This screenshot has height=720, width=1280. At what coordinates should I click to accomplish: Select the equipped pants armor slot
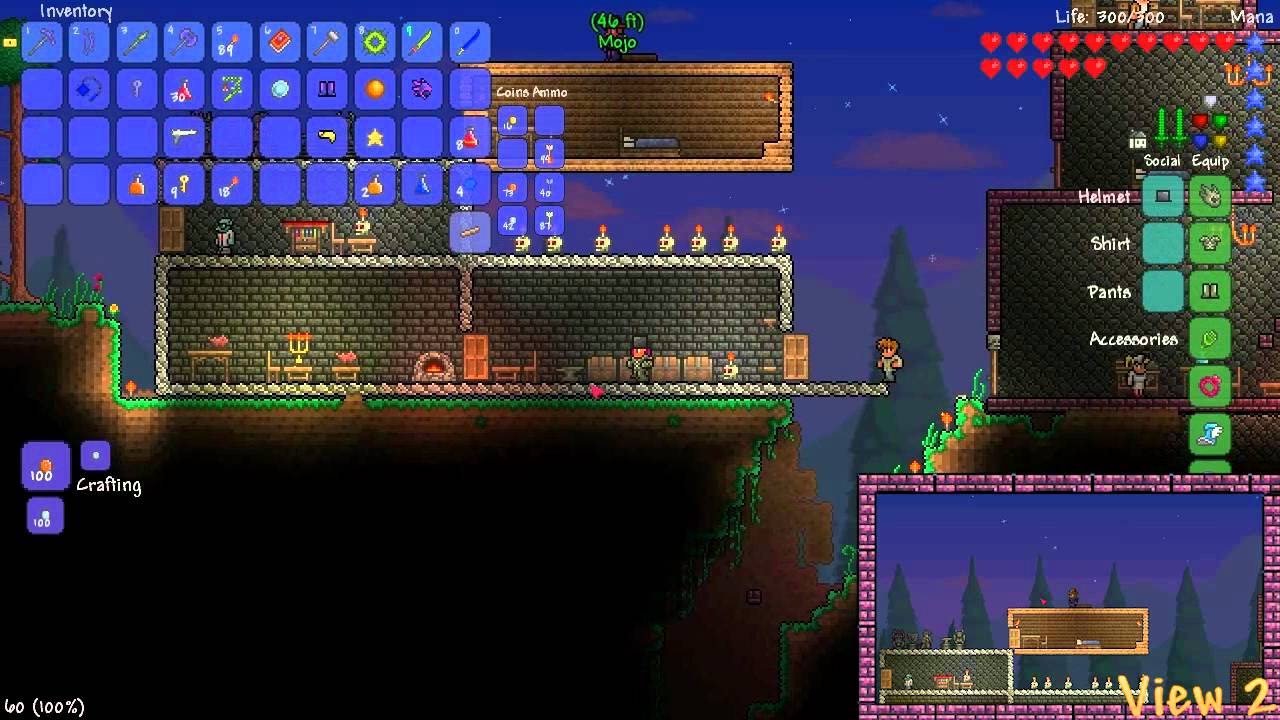(x=1210, y=291)
